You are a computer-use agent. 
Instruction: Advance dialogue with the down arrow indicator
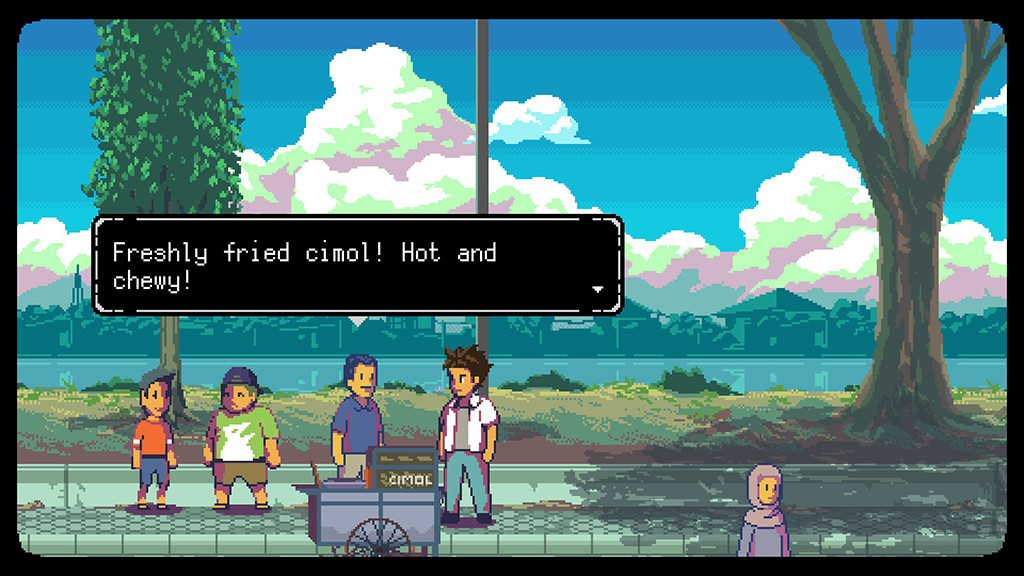coord(598,289)
